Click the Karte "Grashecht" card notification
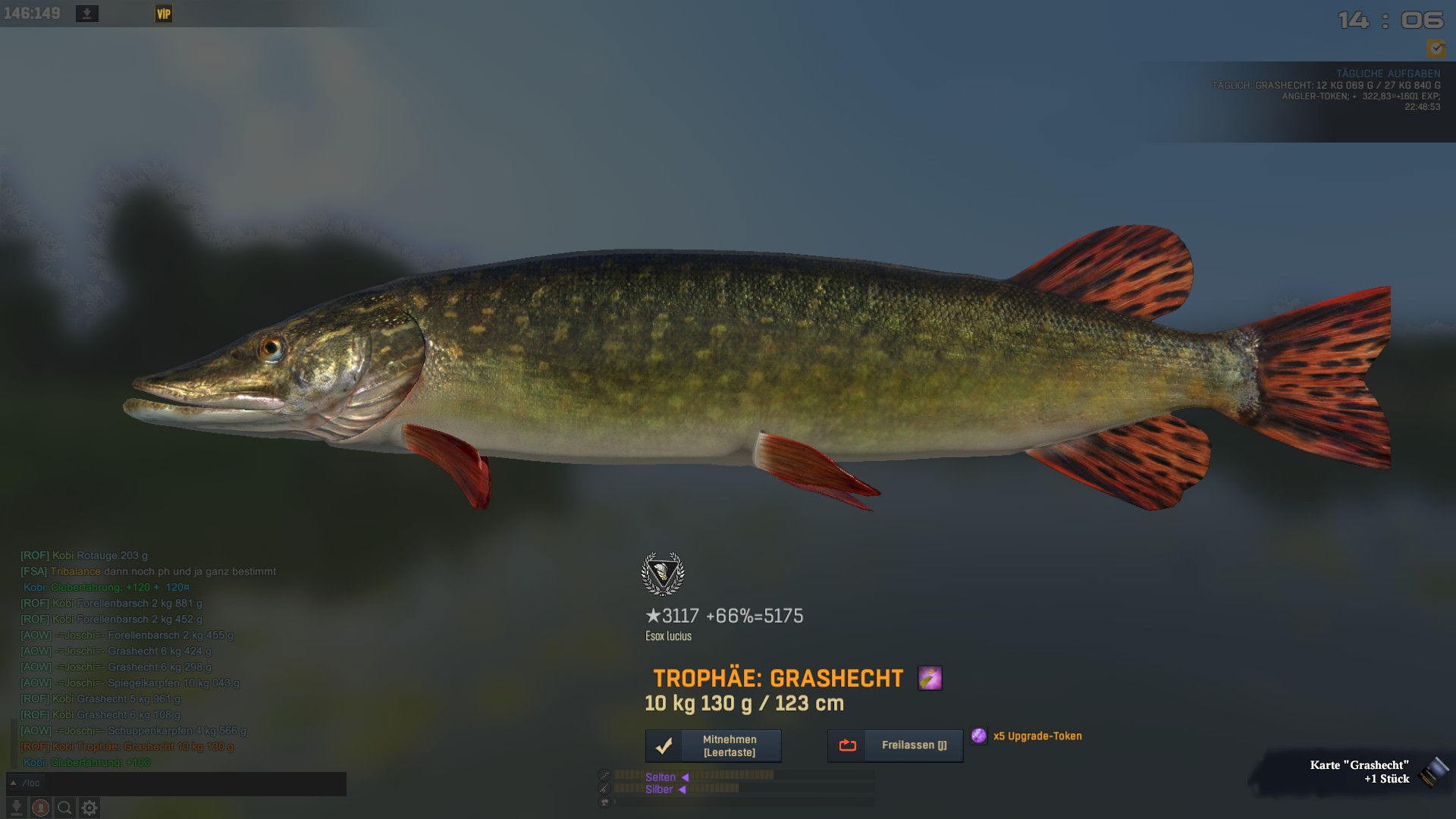 pyautogui.click(x=1365, y=772)
